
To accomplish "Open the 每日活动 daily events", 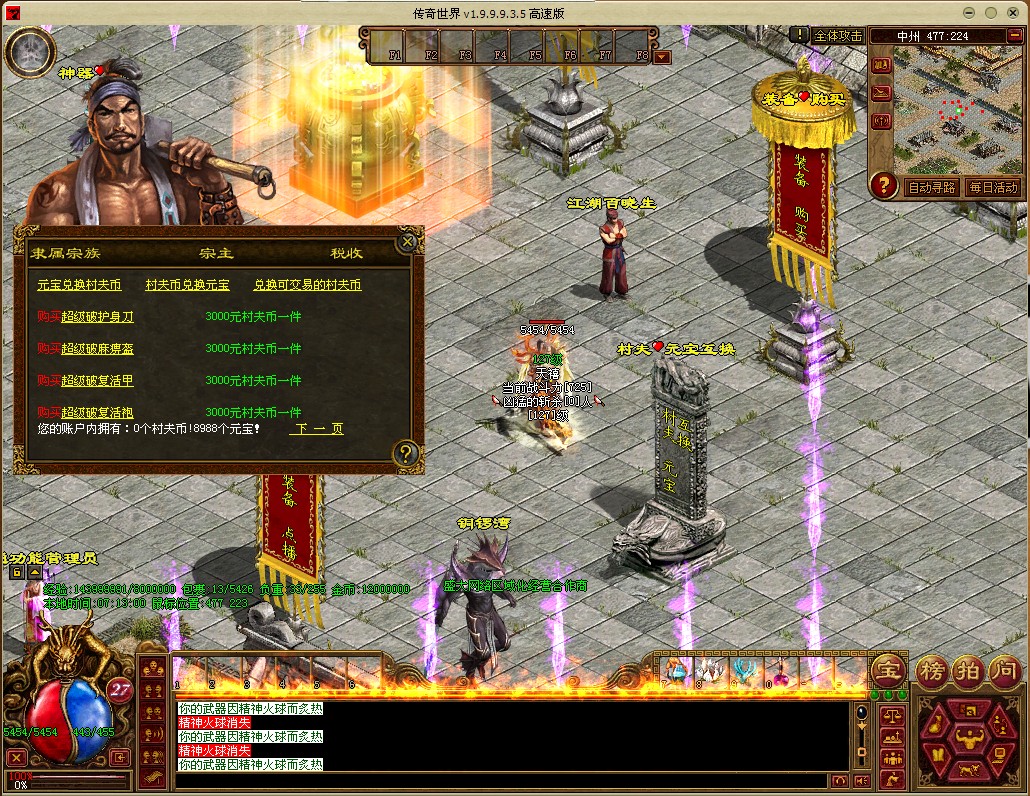I will (x=992, y=187).
